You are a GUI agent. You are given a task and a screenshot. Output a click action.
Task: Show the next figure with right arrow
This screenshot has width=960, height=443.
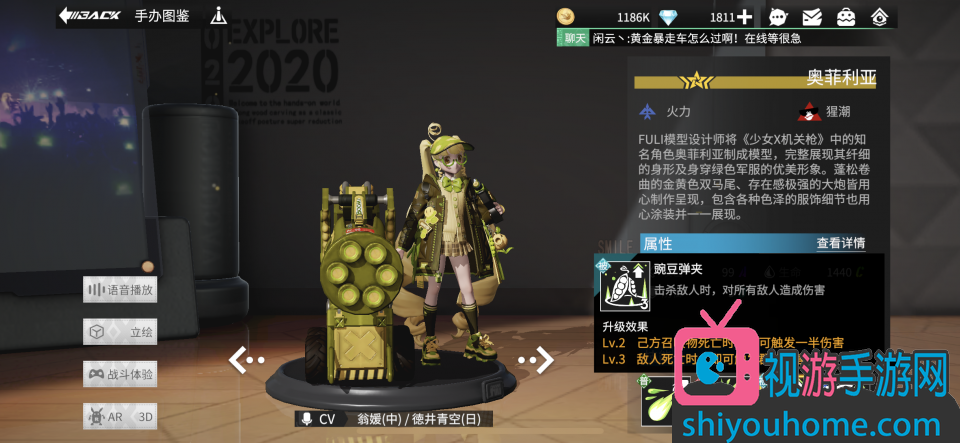pos(535,359)
